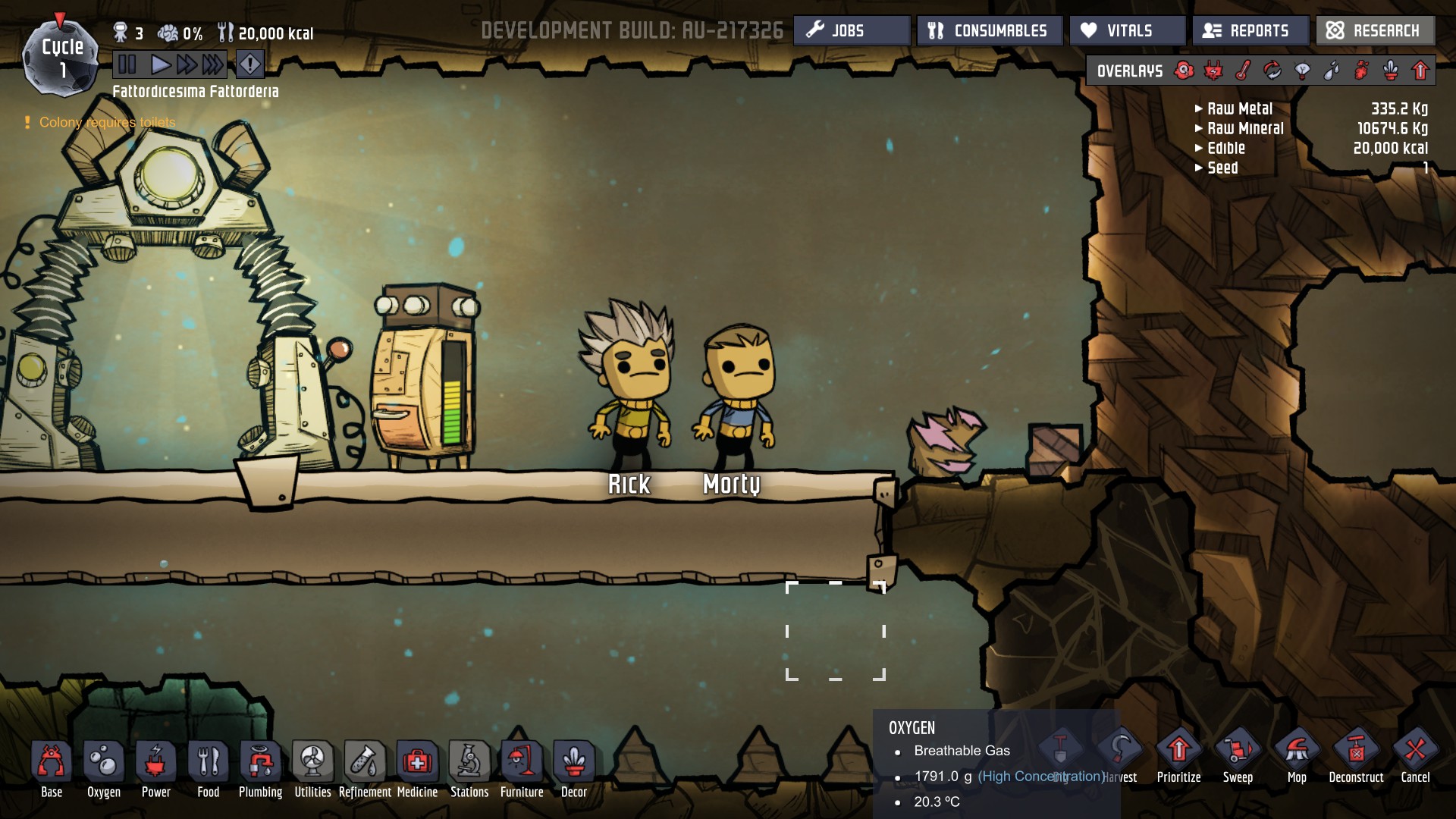Click the Colony requires toilets alert

(107, 123)
